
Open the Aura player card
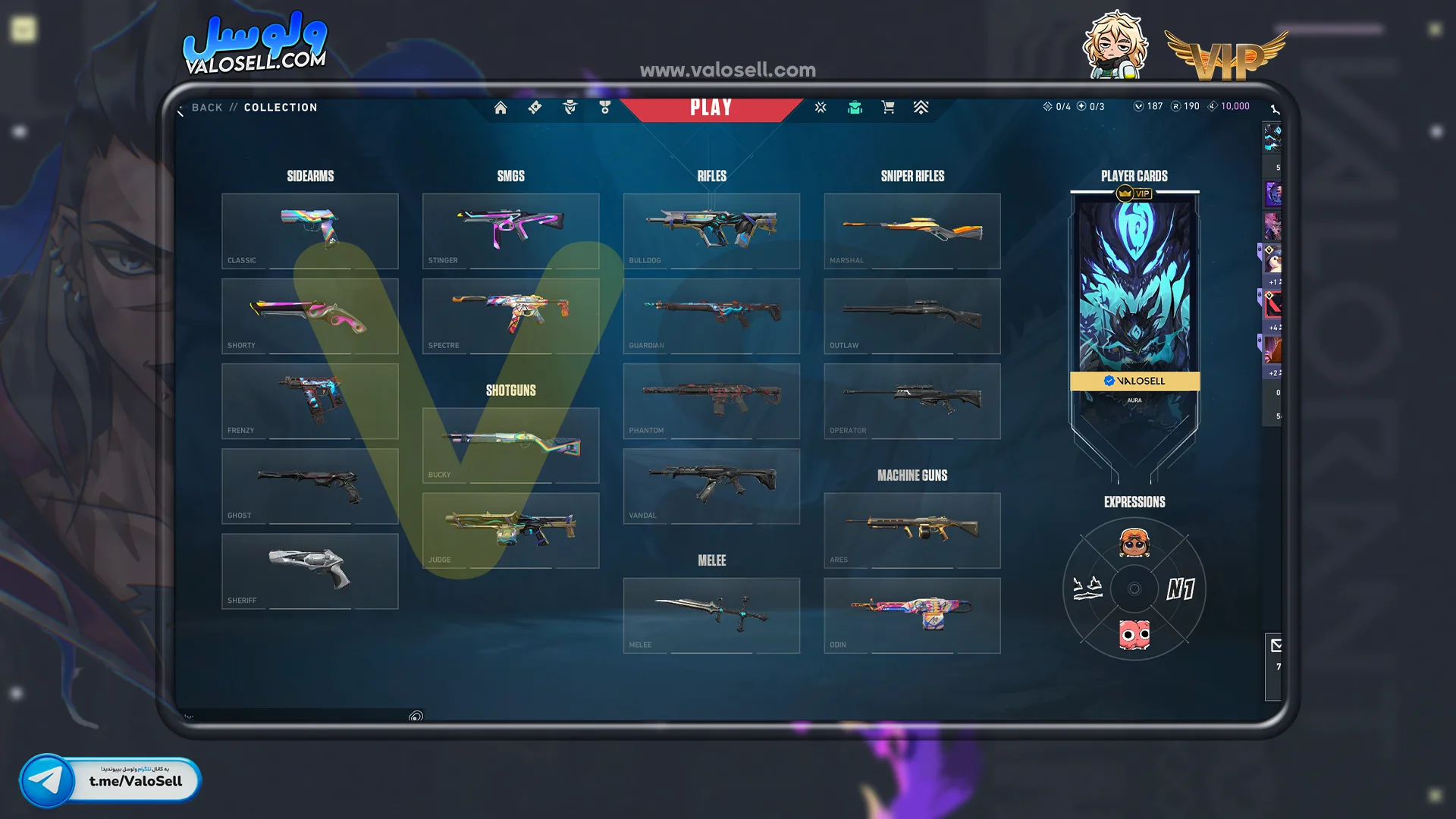[1134, 303]
